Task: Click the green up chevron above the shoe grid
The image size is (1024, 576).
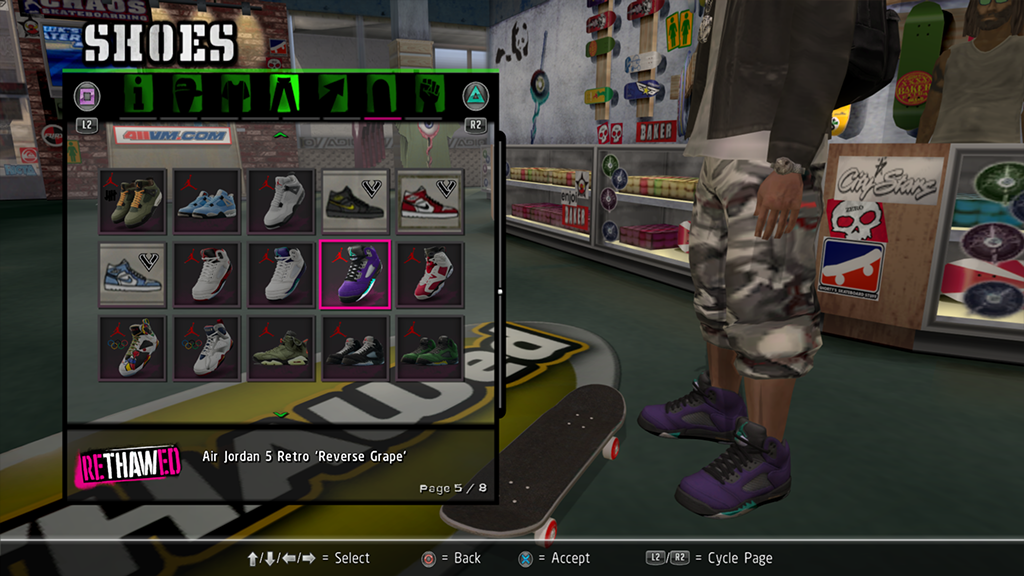Action: [x=281, y=133]
